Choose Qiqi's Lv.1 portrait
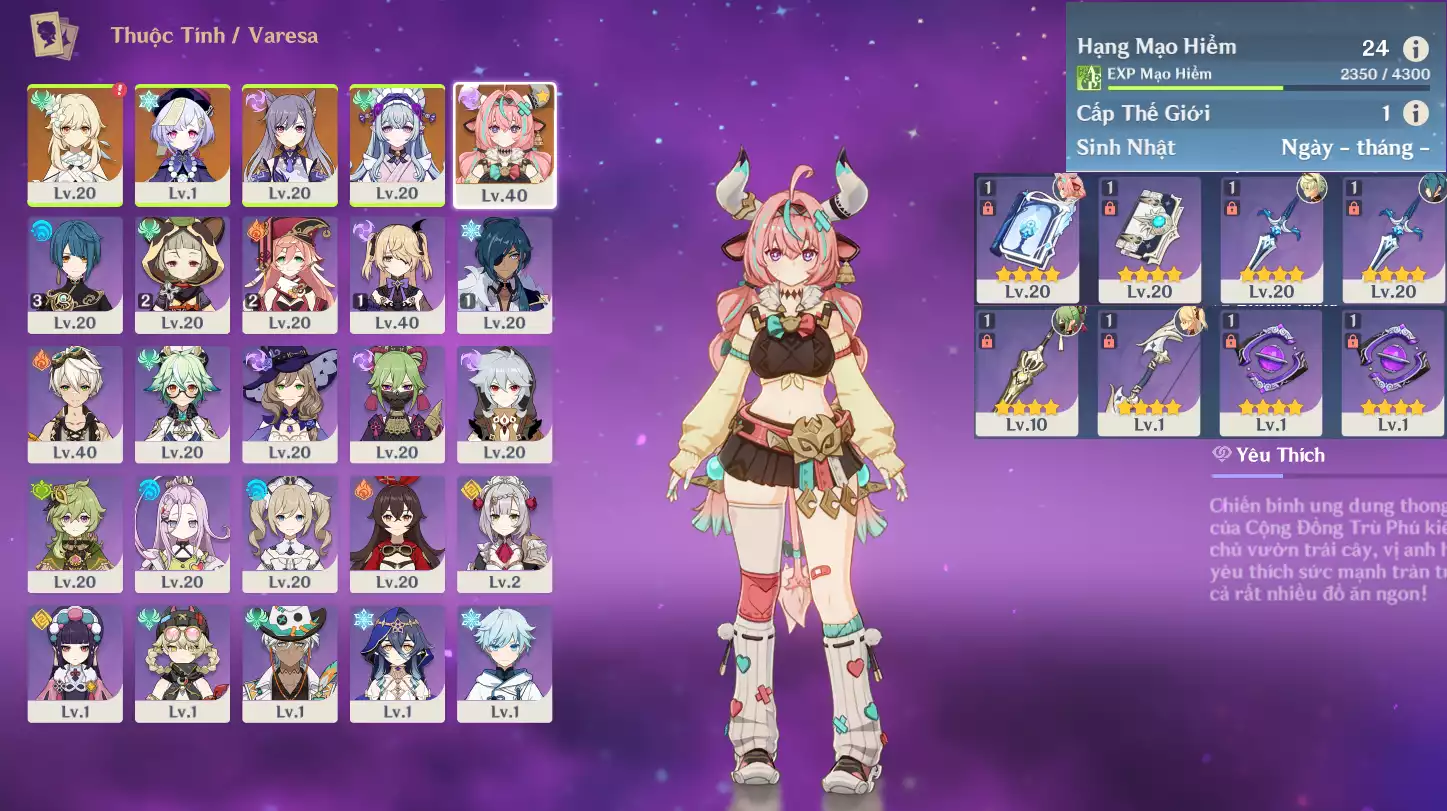This screenshot has width=1447, height=811. (182, 144)
